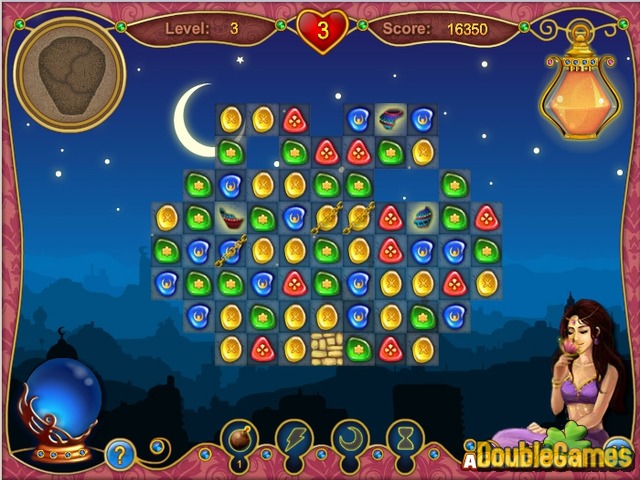This screenshot has height=480, width=640.
Task: Click the sandstone brick tile
Action: tap(326, 348)
